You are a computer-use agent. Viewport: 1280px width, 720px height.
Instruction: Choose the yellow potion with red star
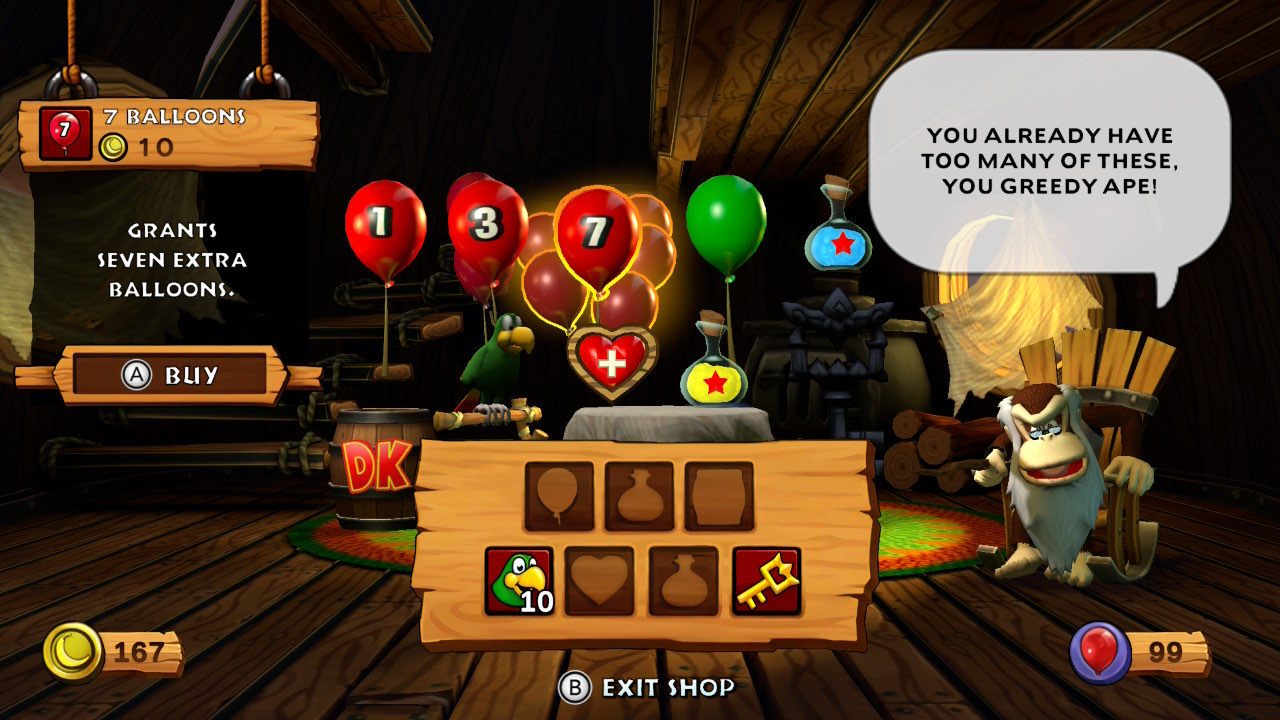coord(714,375)
